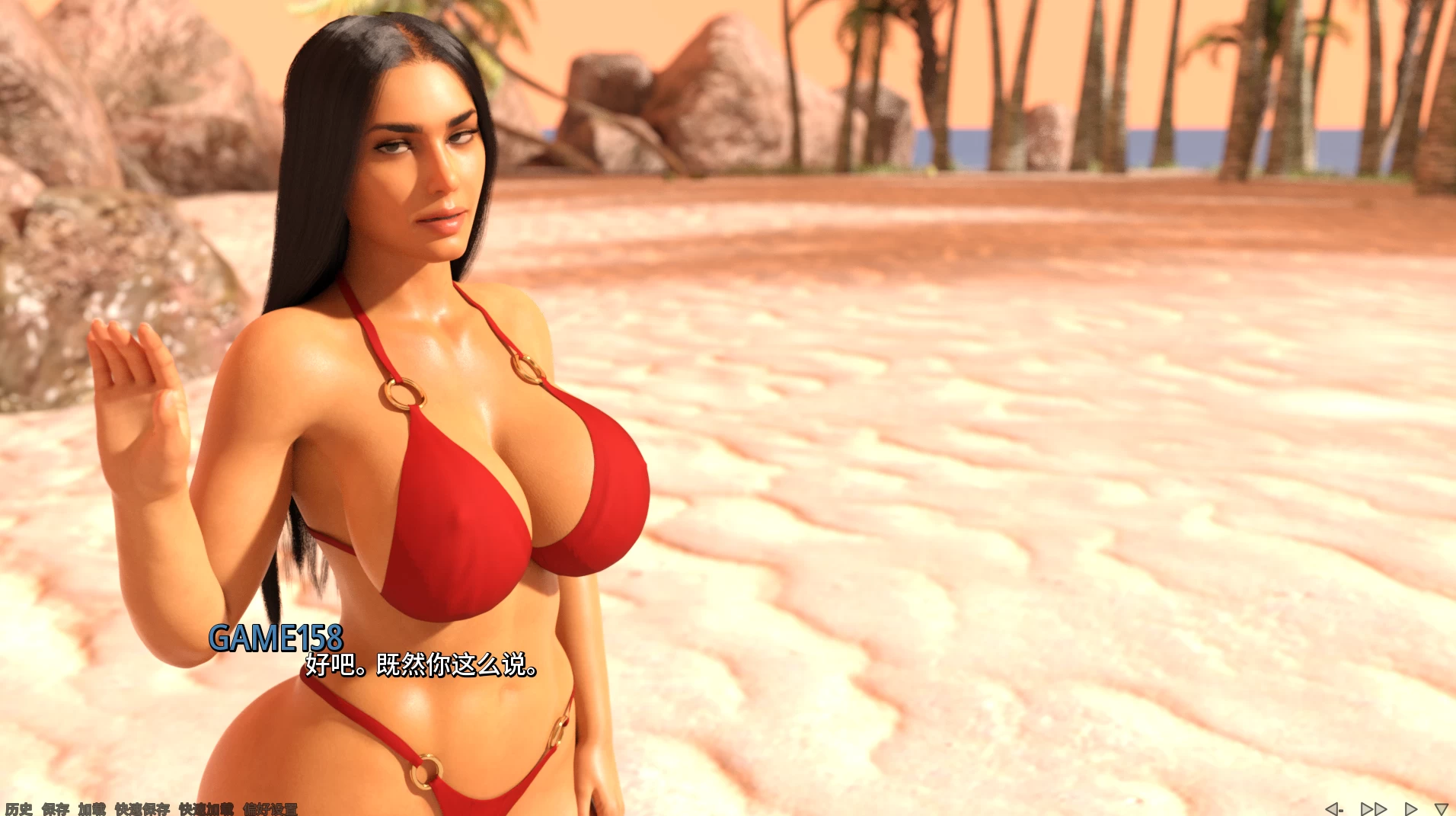Roll back with the left arrow button
1456x816 pixels.
(x=1334, y=808)
